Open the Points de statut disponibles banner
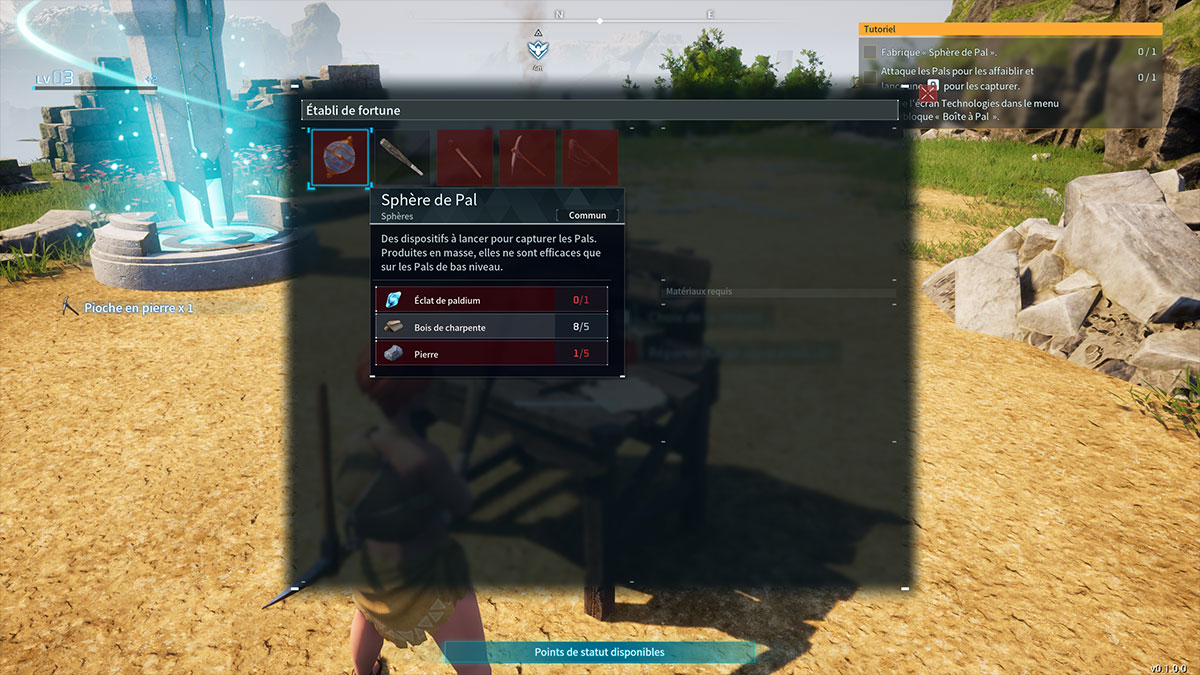Screen dimensions: 1200x675 (599, 652)
